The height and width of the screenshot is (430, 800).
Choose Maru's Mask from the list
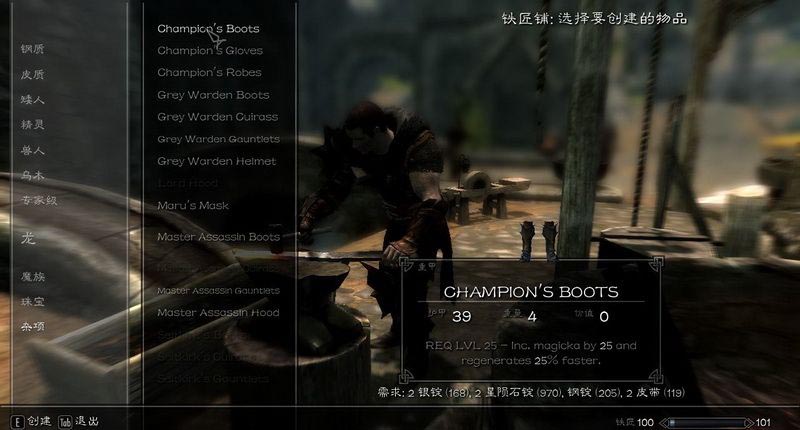coord(193,205)
